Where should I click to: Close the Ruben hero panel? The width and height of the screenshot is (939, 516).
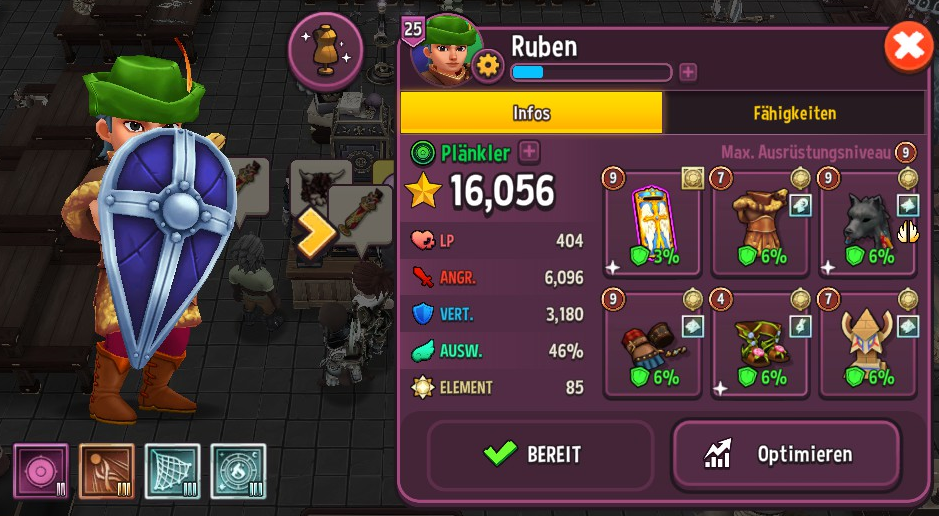908,47
